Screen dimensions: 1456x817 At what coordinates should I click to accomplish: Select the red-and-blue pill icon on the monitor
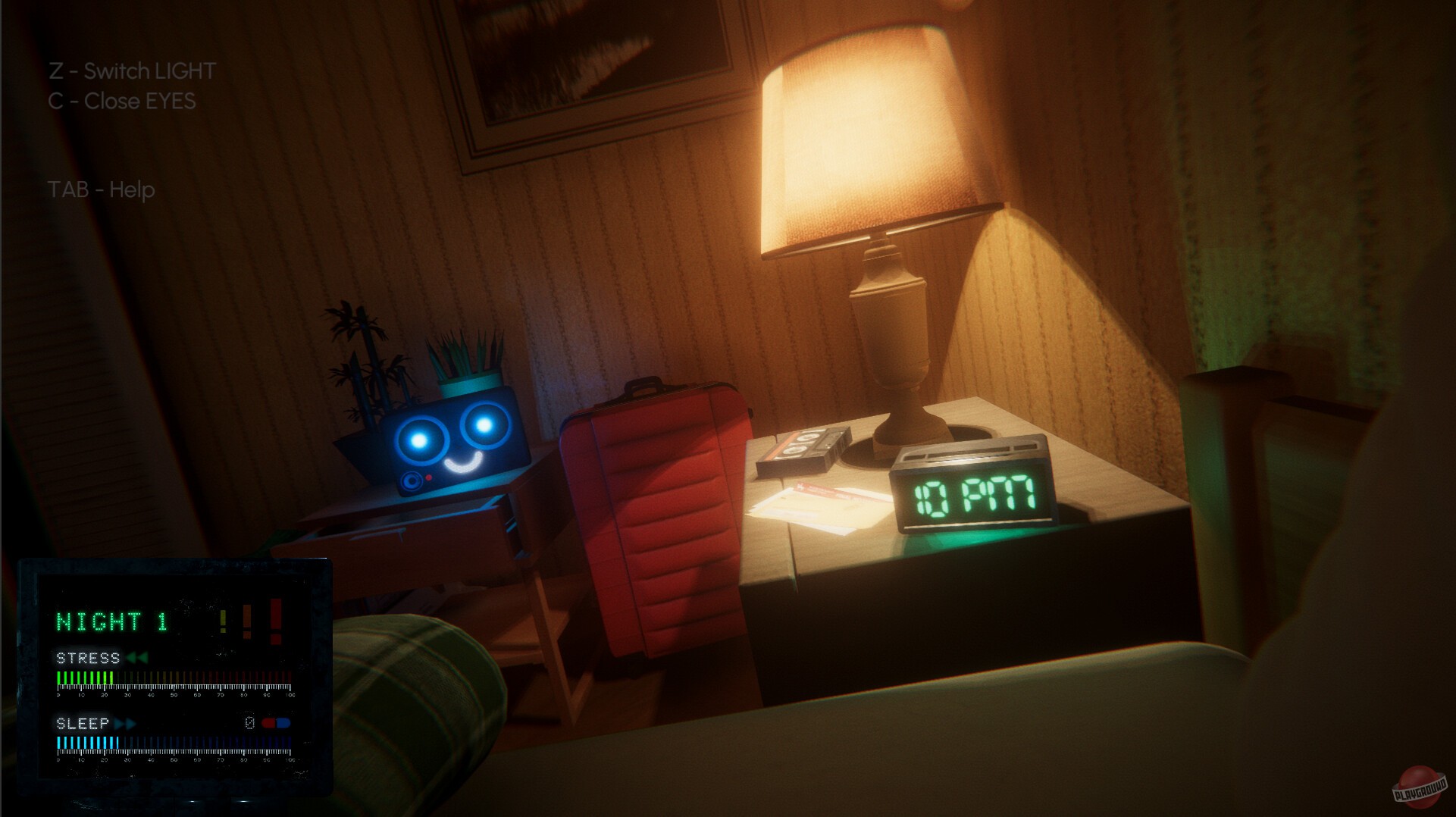coord(276,722)
